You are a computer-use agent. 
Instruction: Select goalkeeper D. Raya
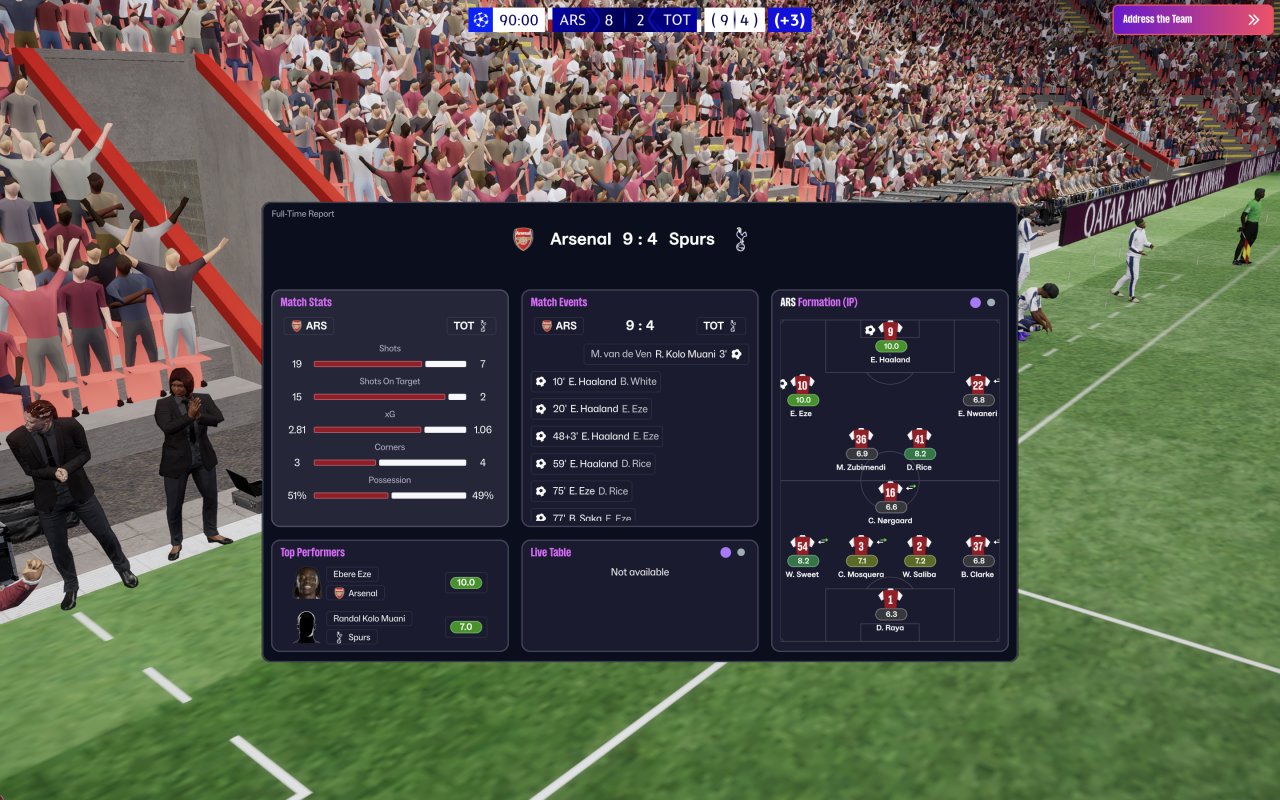(890, 599)
